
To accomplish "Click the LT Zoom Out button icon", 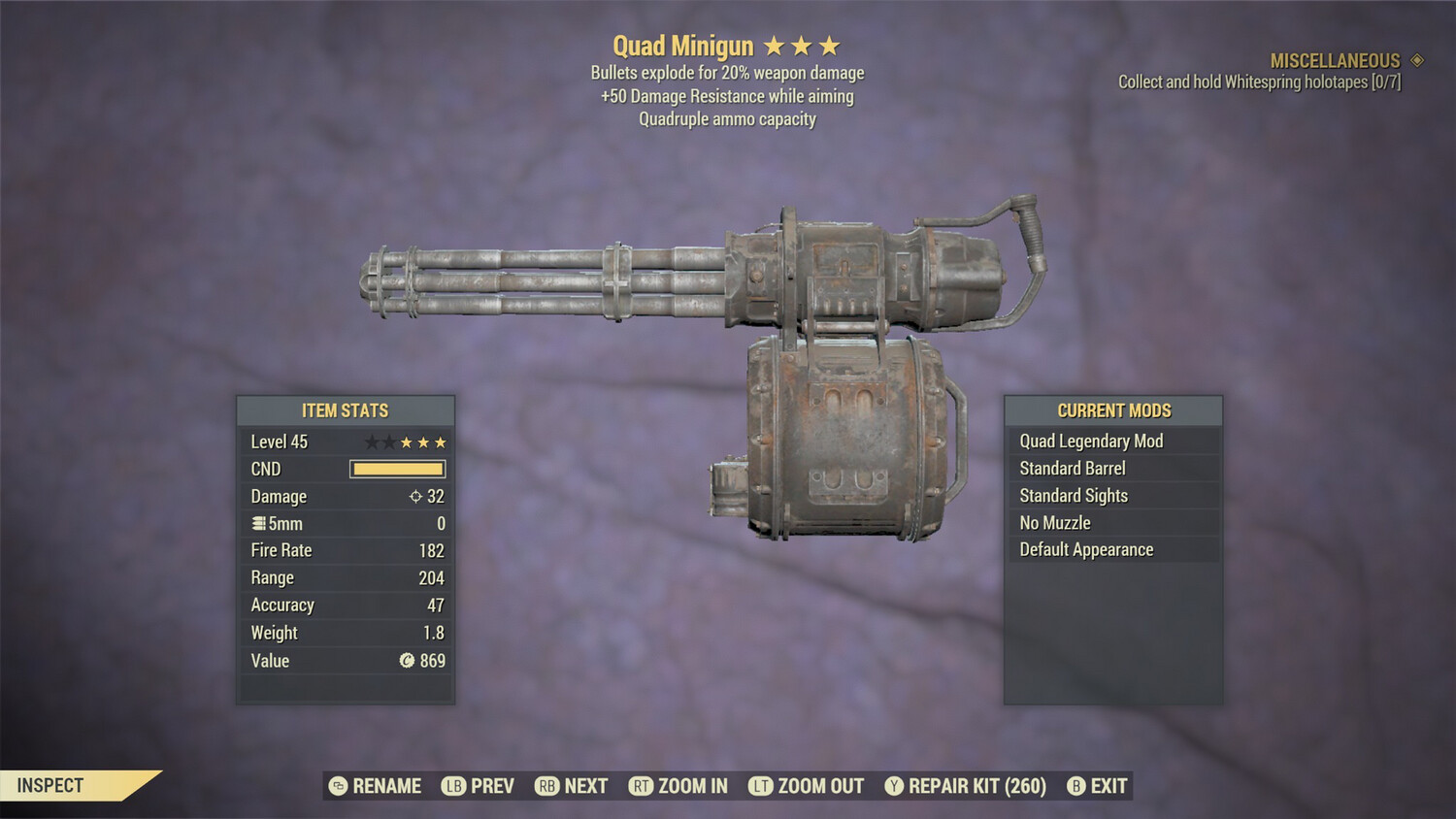I will [x=761, y=786].
